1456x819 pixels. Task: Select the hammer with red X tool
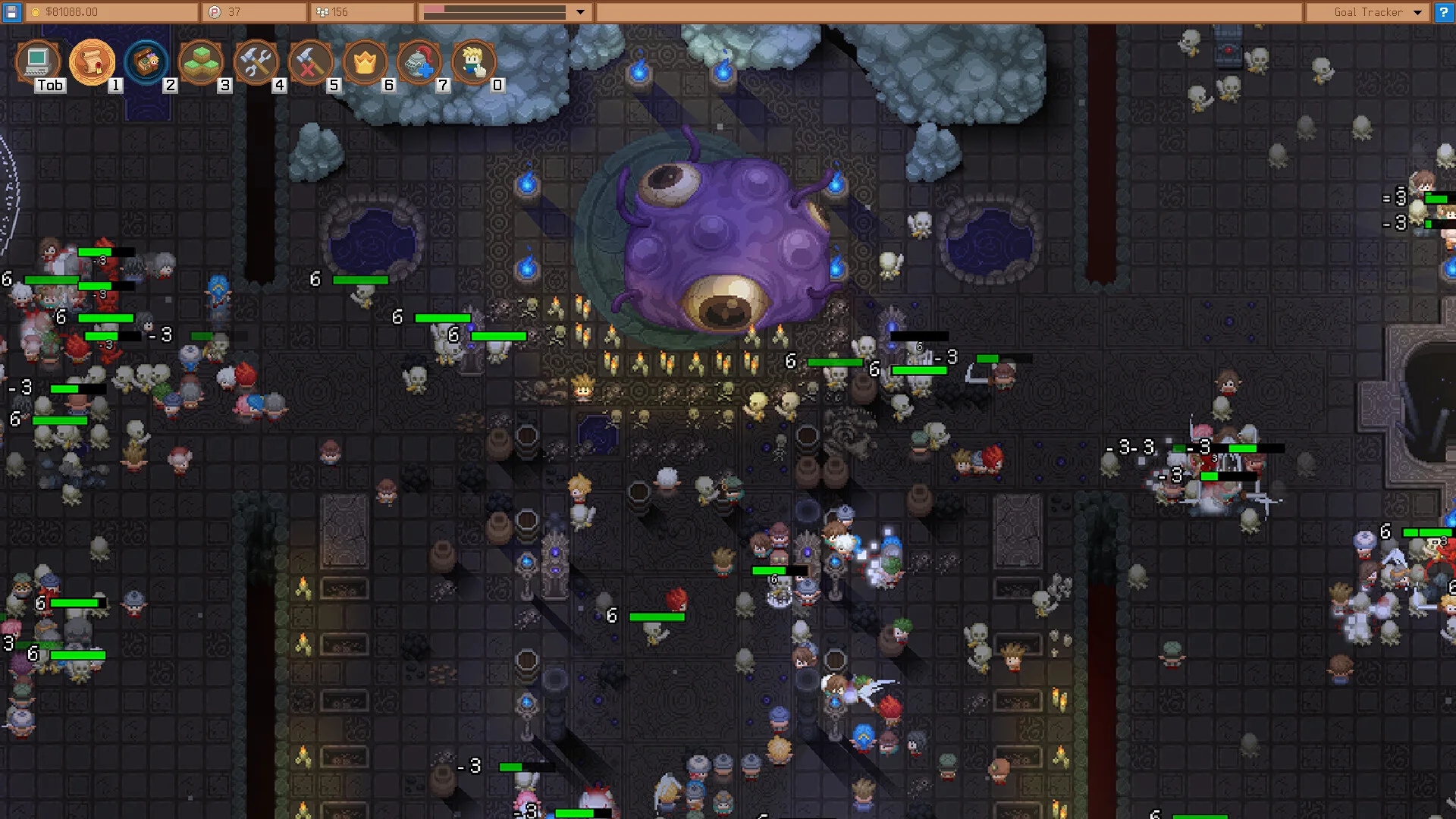coord(310,61)
